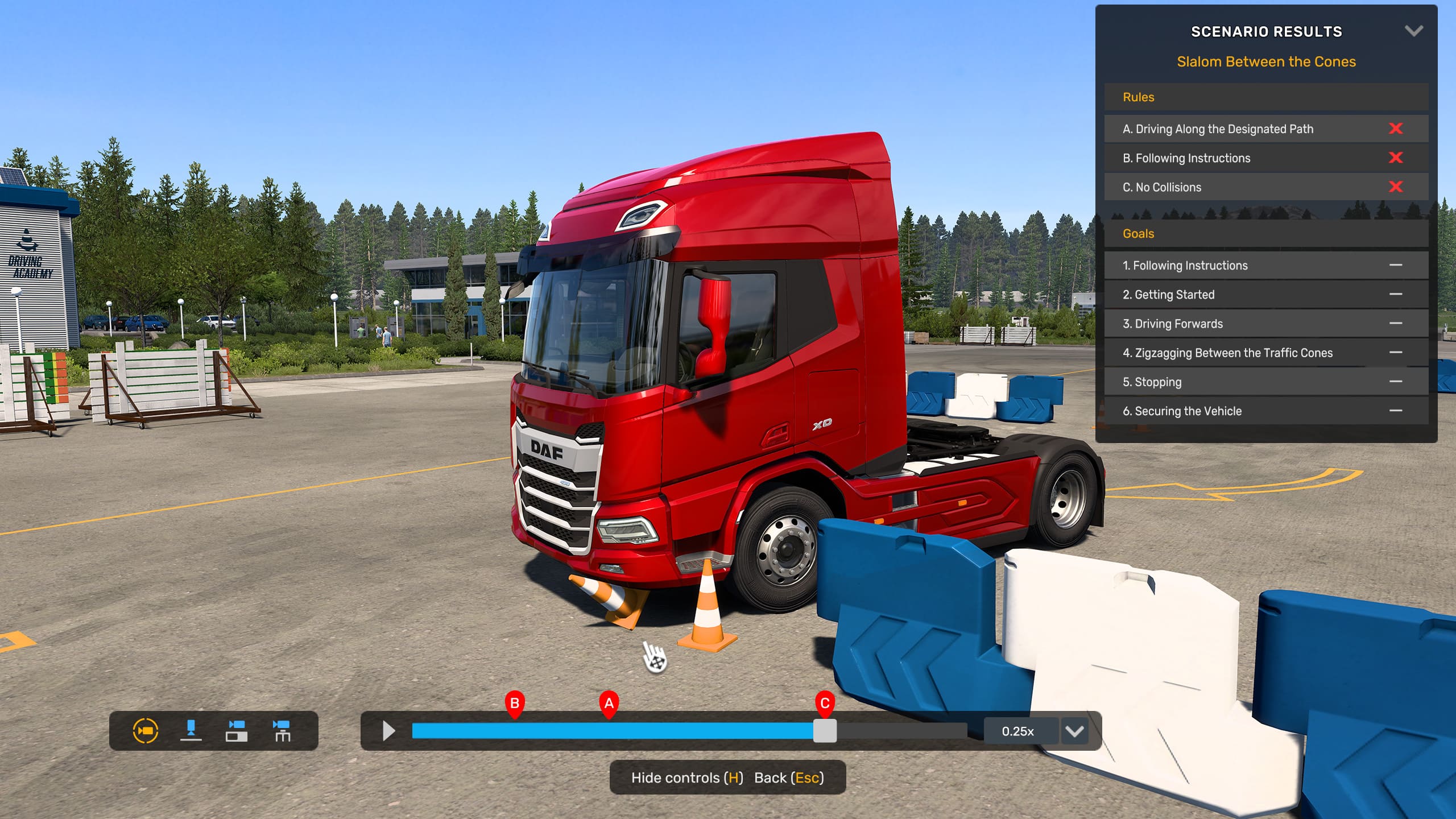The width and height of the screenshot is (1456, 819).
Task: Jump to marker A on the timeline
Action: point(609,704)
